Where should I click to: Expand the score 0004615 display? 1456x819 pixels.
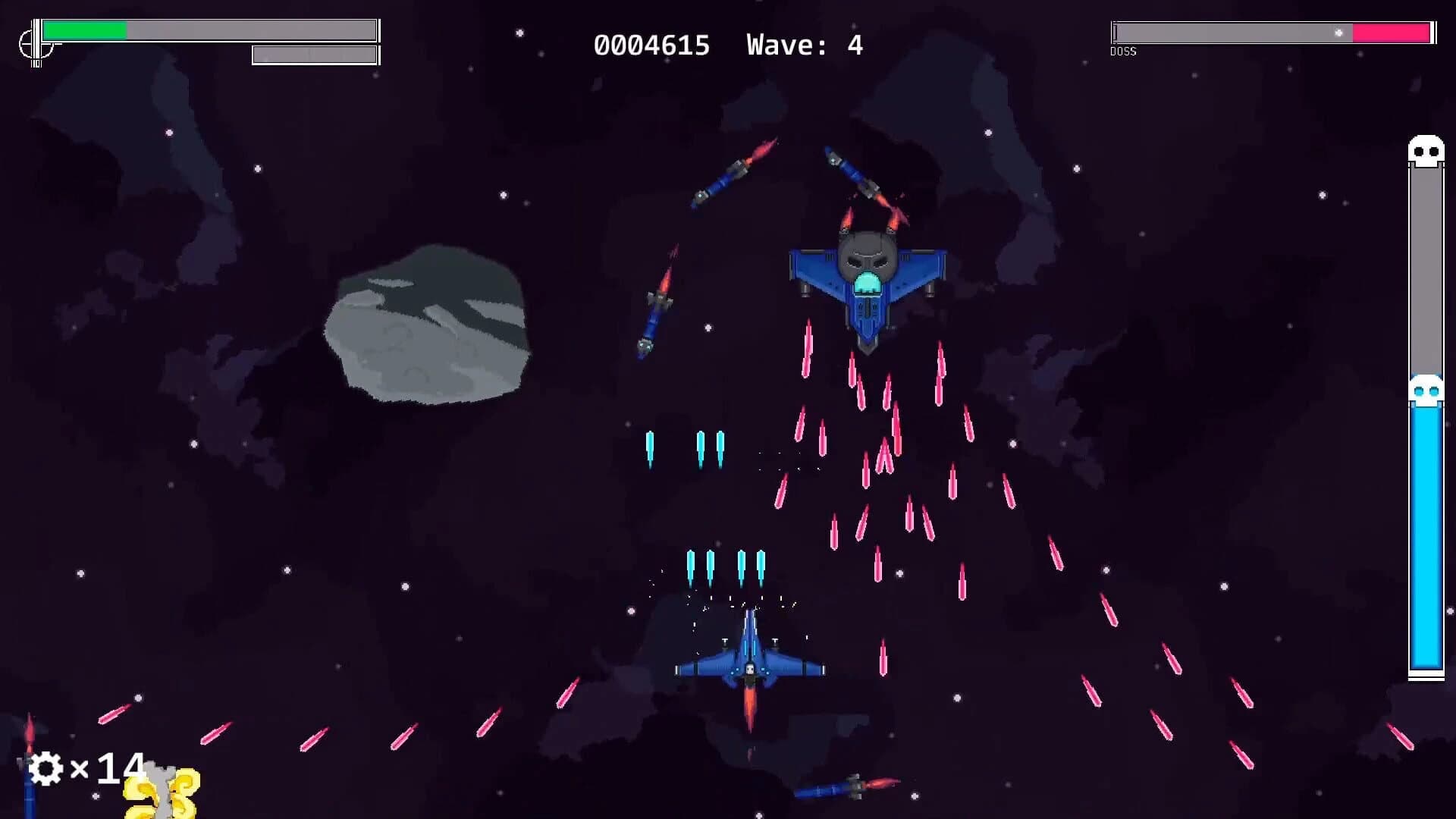(x=652, y=45)
